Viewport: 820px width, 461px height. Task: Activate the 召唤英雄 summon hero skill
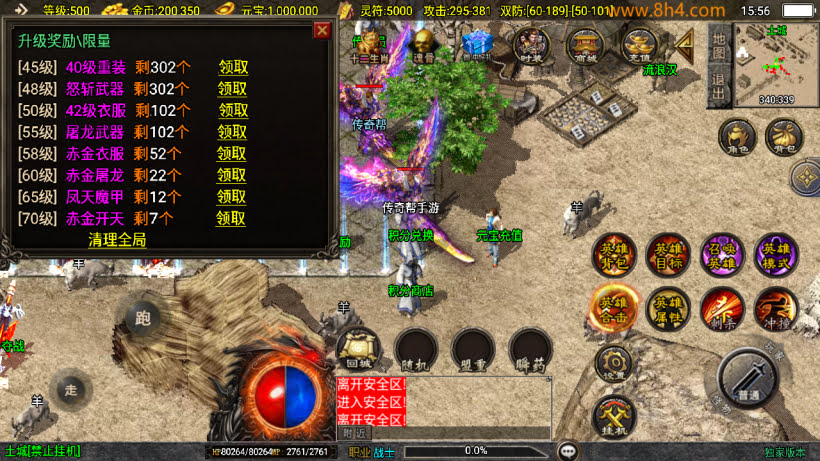tap(722, 255)
